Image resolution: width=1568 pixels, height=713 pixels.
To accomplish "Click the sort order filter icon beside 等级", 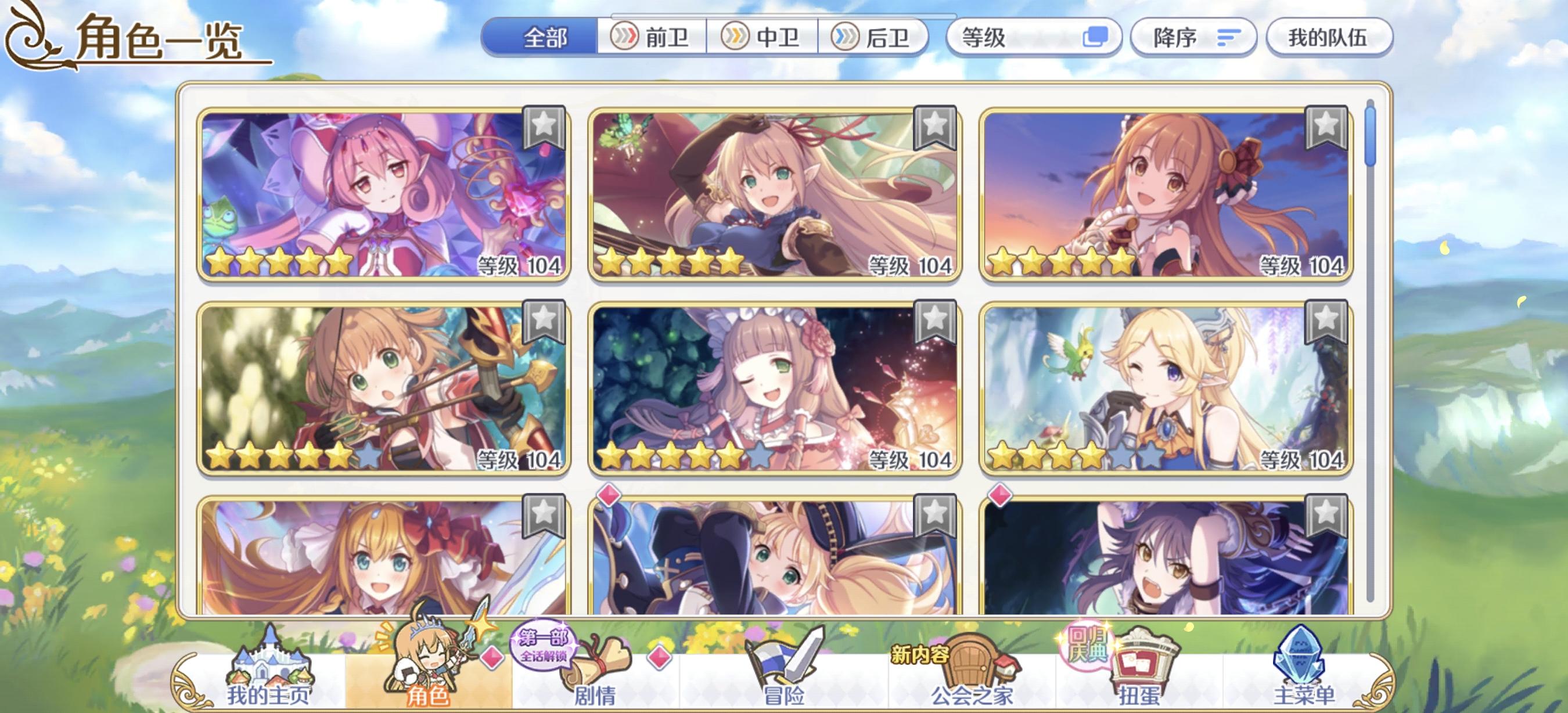I will 1098,38.
